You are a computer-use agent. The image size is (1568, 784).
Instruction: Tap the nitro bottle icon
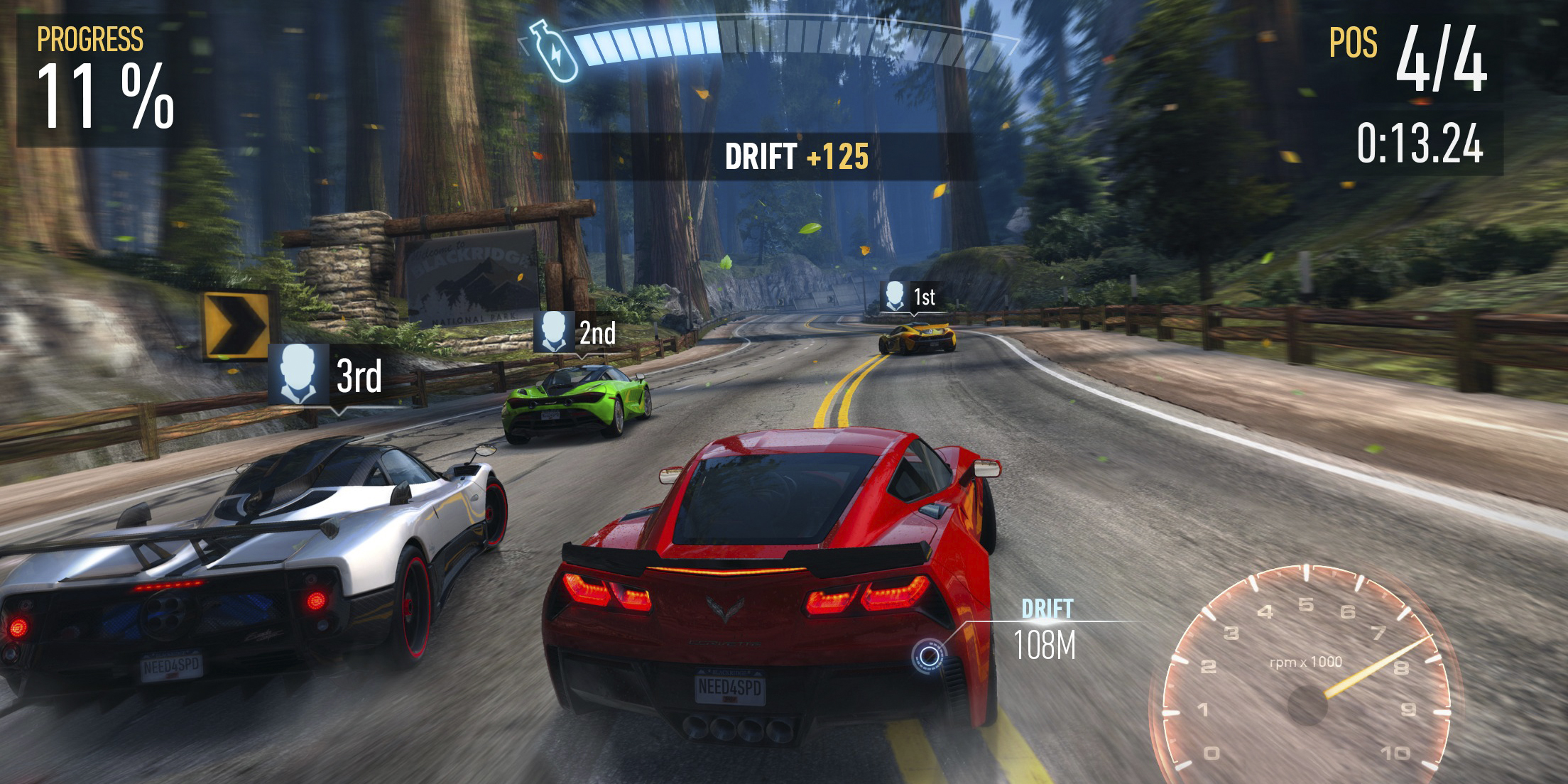554,50
